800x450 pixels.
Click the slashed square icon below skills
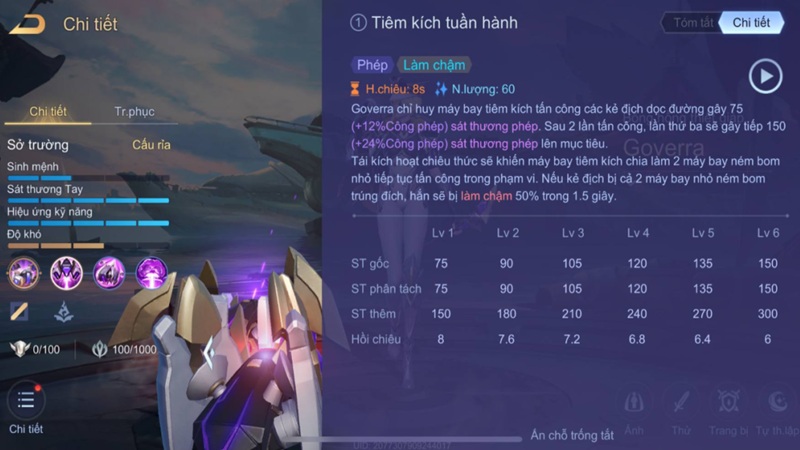tap(19, 311)
